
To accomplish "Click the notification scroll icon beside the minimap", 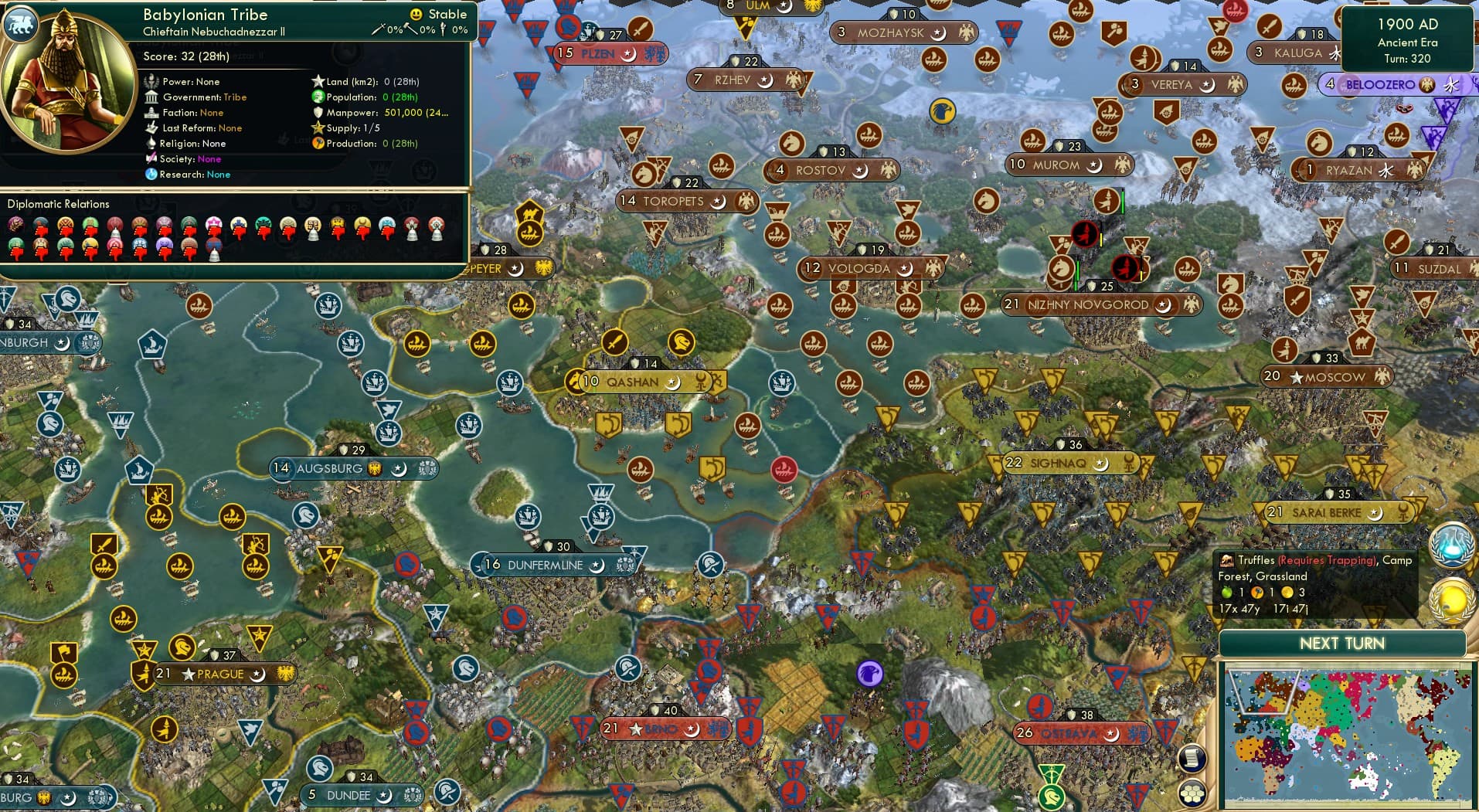I will pos(1191,759).
